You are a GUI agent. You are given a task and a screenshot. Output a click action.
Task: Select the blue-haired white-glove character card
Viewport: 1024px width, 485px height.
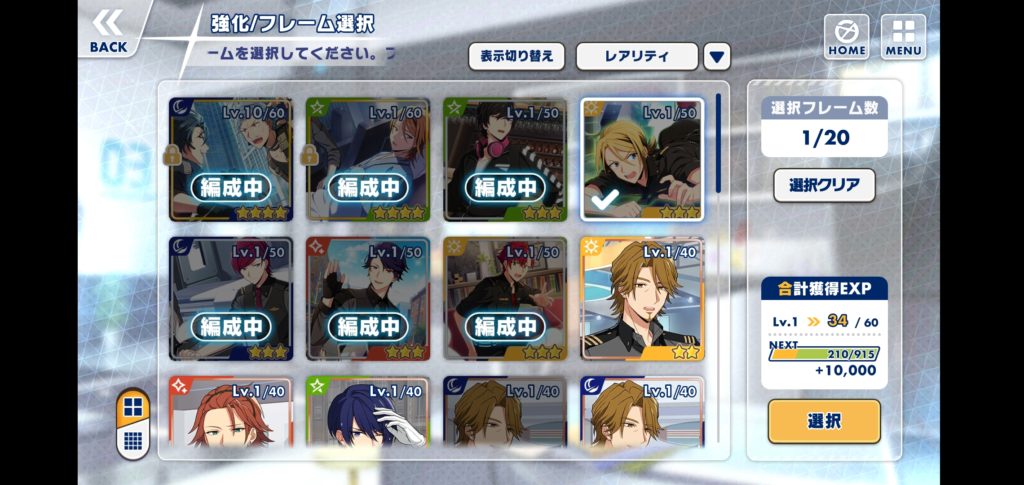pos(367,412)
